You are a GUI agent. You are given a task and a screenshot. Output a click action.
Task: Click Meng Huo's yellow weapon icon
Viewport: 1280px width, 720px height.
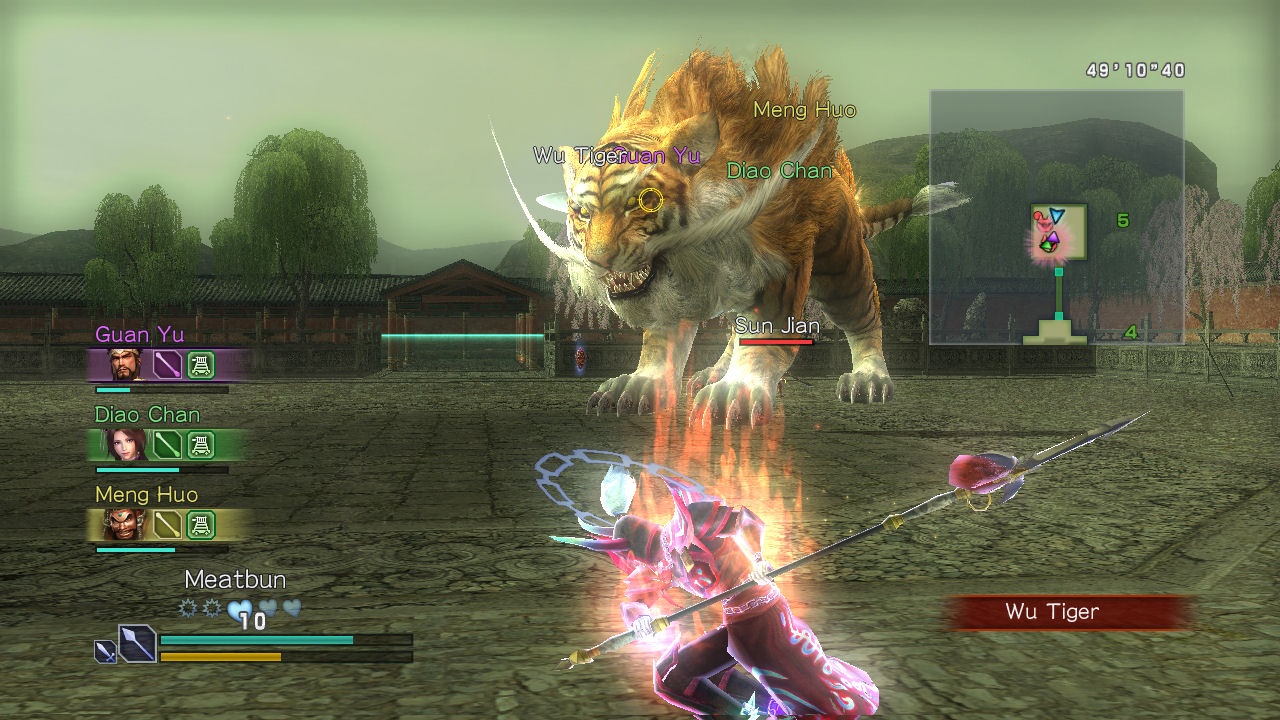click(167, 524)
